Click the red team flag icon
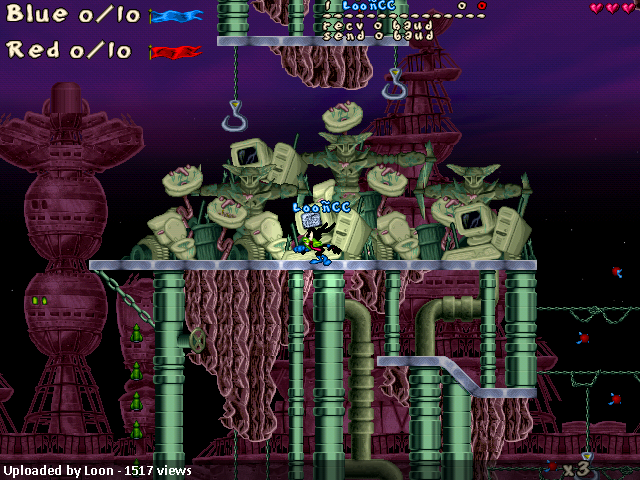640x480 pixels. coord(176,51)
